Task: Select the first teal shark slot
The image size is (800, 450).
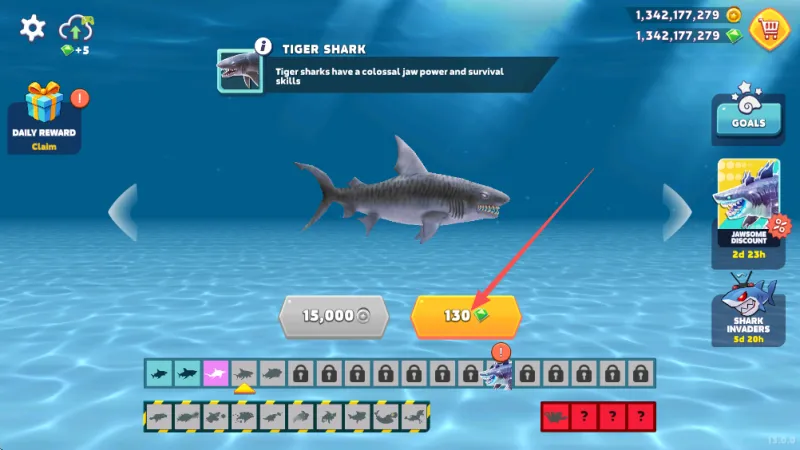Action: tap(159, 374)
